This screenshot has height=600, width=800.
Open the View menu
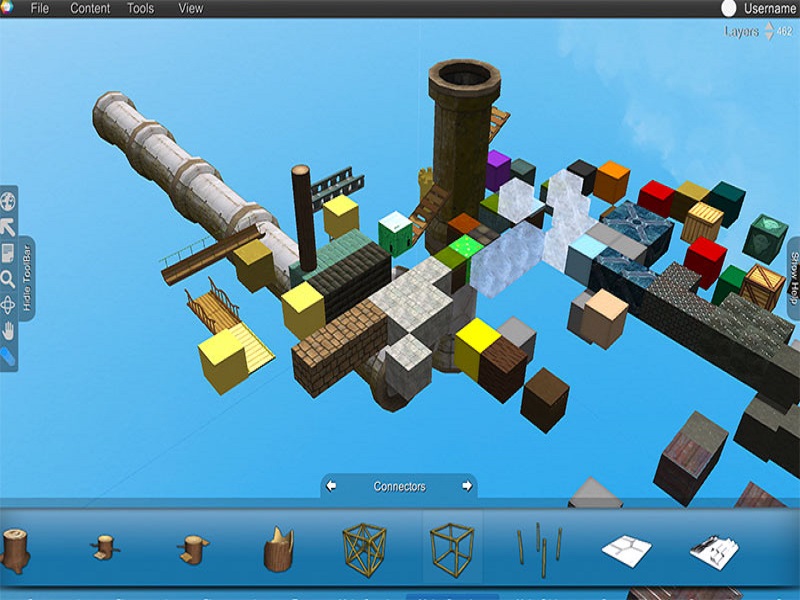190,9
